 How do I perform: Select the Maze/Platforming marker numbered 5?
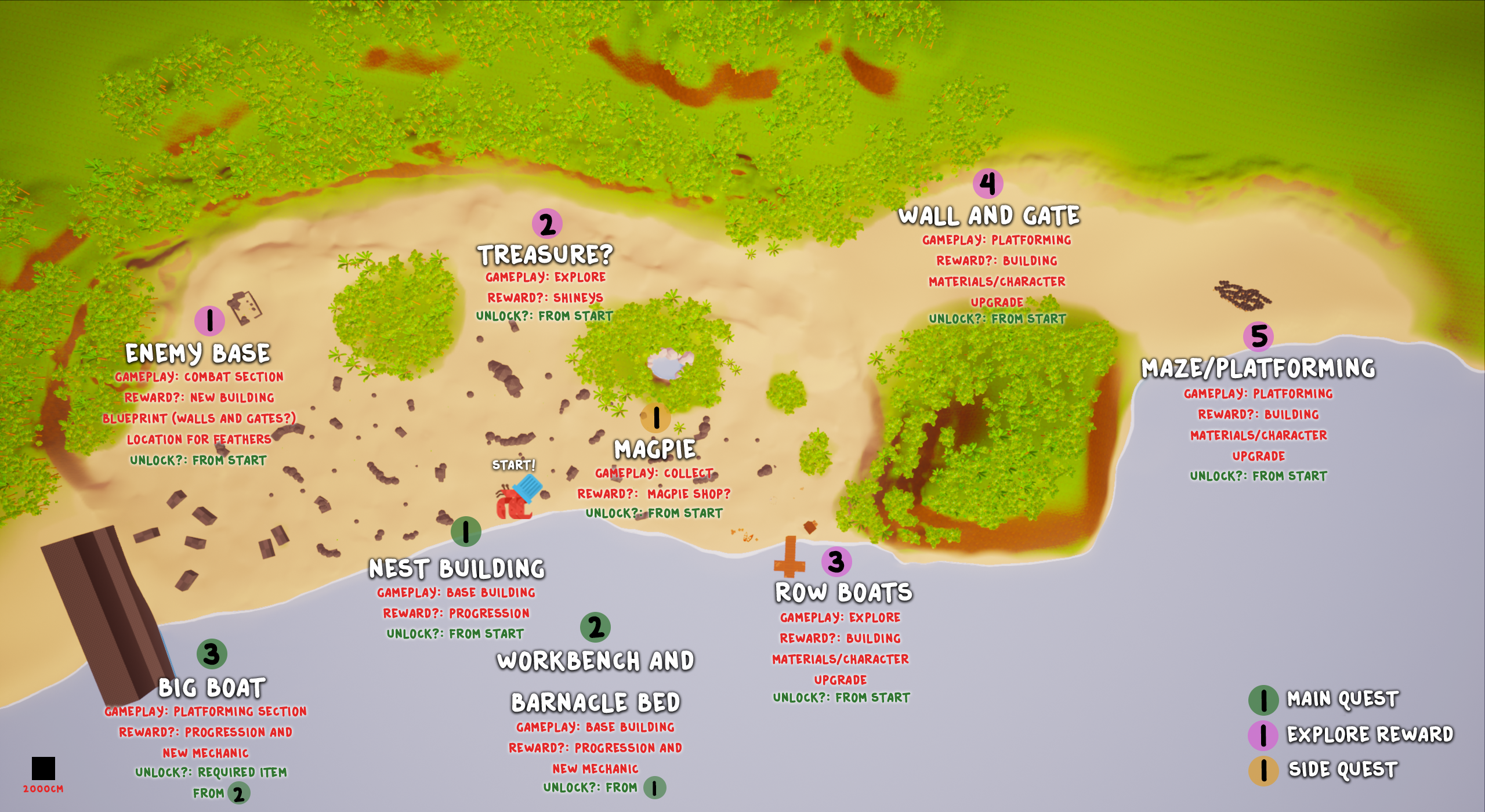[1258, 336]
